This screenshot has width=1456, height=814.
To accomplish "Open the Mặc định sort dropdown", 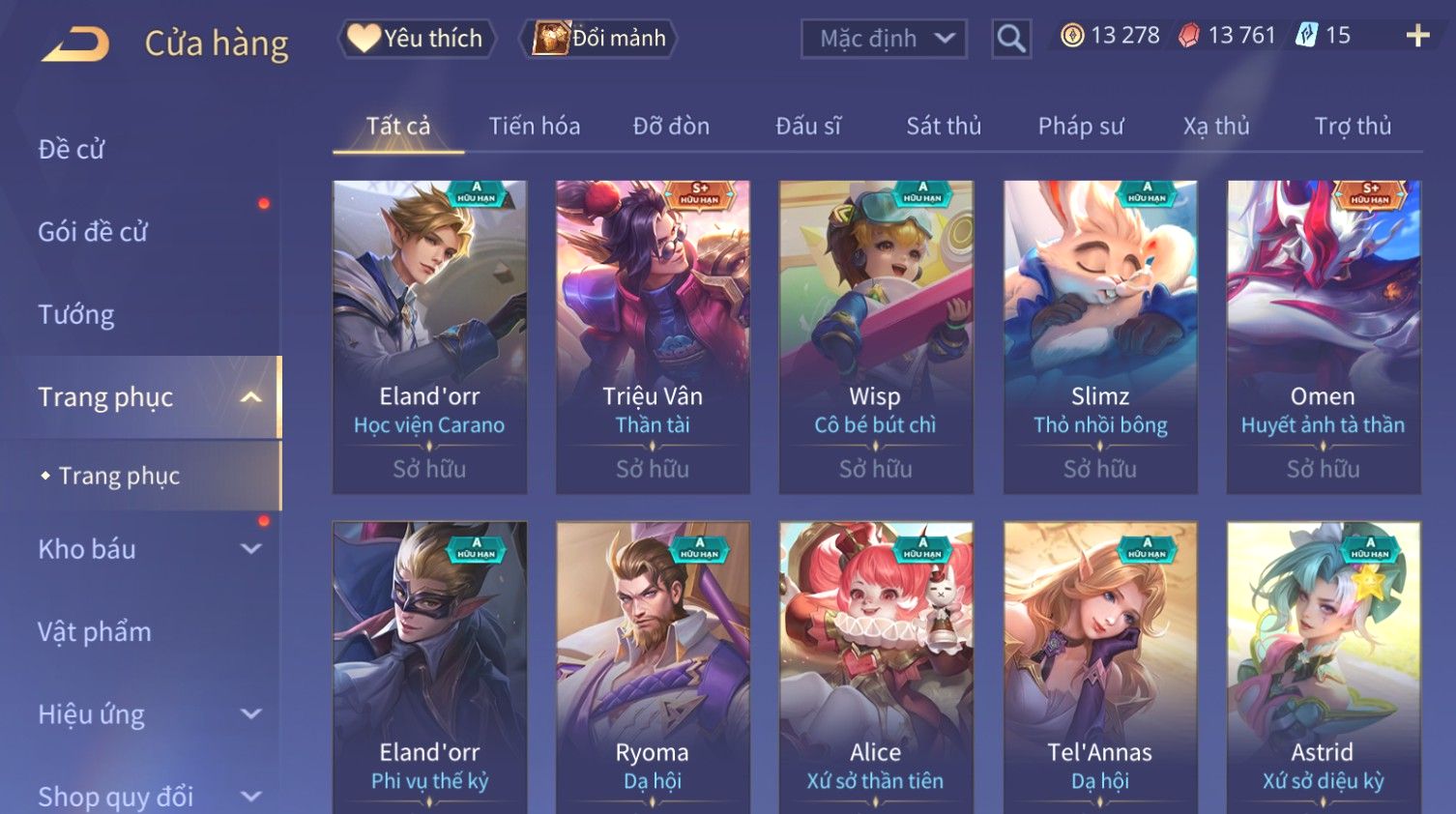I will [883, 39].
